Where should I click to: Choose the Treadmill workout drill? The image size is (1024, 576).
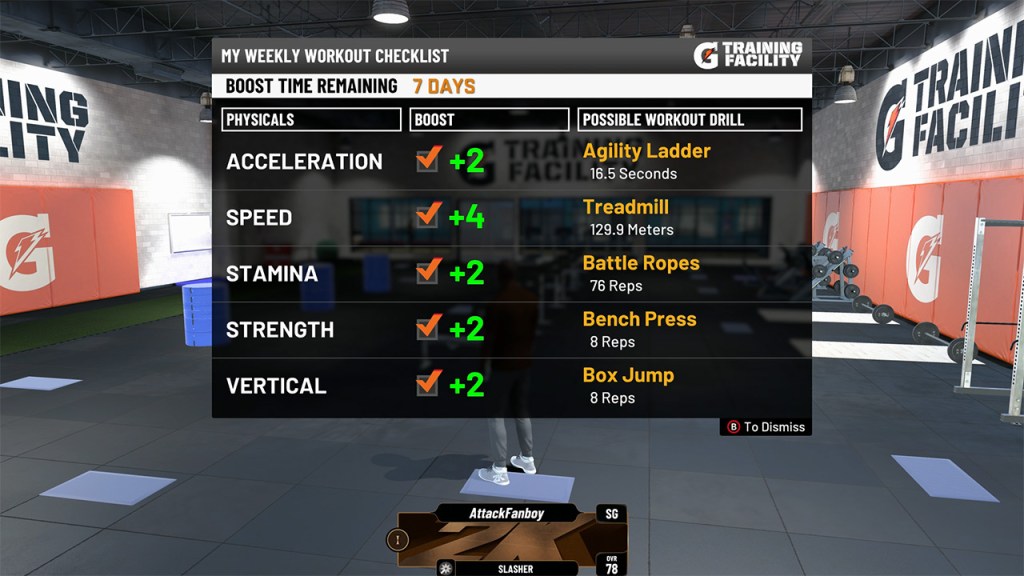coord(625,207)
